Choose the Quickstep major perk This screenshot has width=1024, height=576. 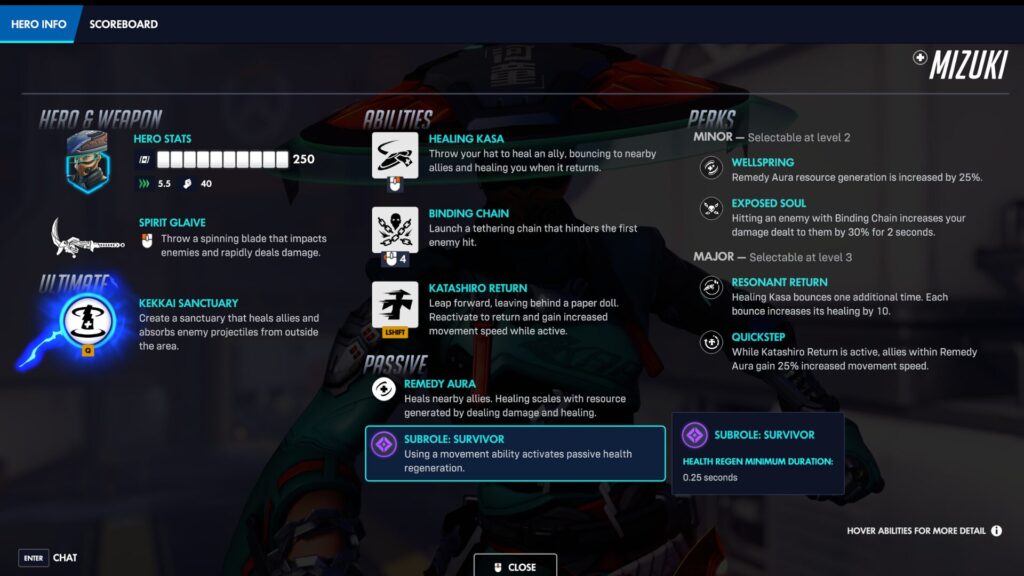coord(712,343)
